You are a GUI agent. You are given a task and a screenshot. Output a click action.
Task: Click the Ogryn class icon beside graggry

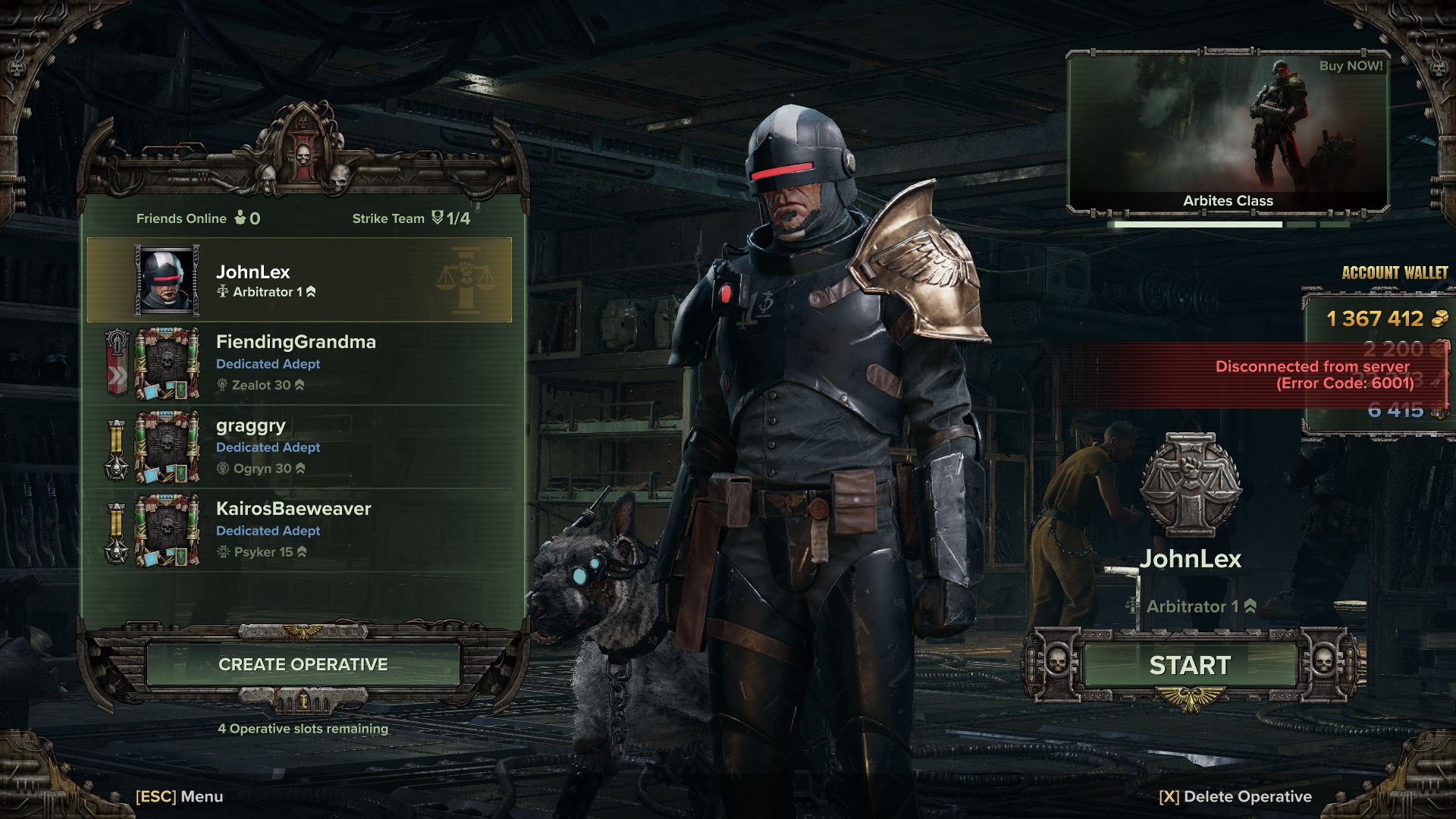click(221, 468)
